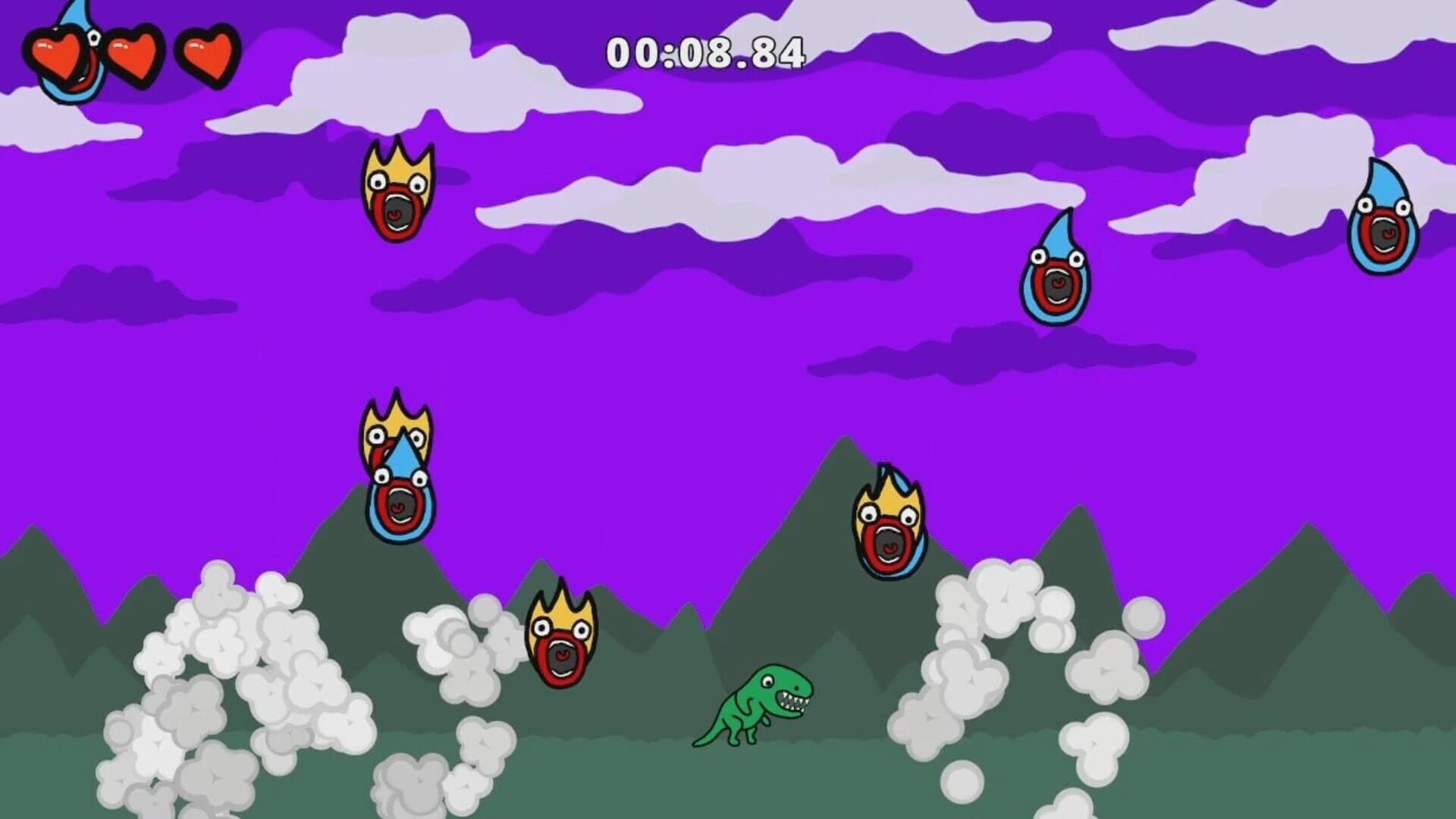Click the third red heart icon

206,53
